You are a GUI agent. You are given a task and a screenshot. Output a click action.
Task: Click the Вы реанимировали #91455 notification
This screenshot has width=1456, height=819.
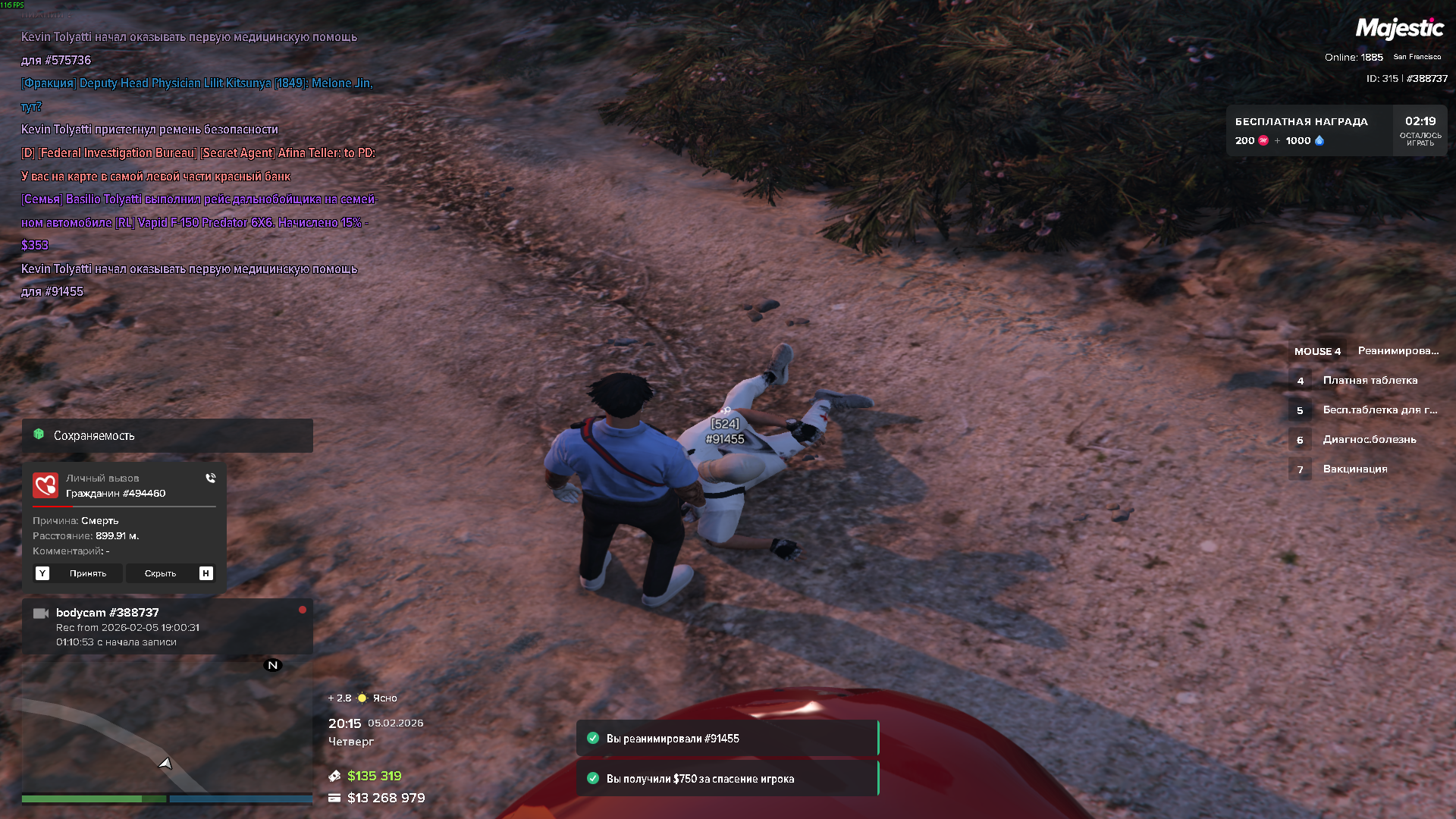click(726, 739)
